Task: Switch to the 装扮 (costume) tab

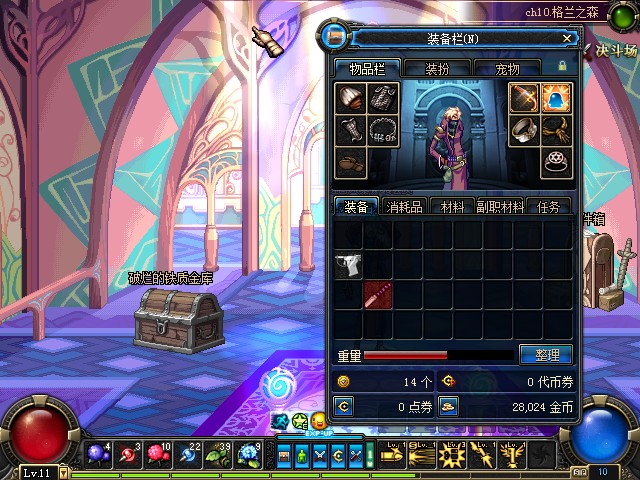Action: pyautogui.click(x=437, y=69)
